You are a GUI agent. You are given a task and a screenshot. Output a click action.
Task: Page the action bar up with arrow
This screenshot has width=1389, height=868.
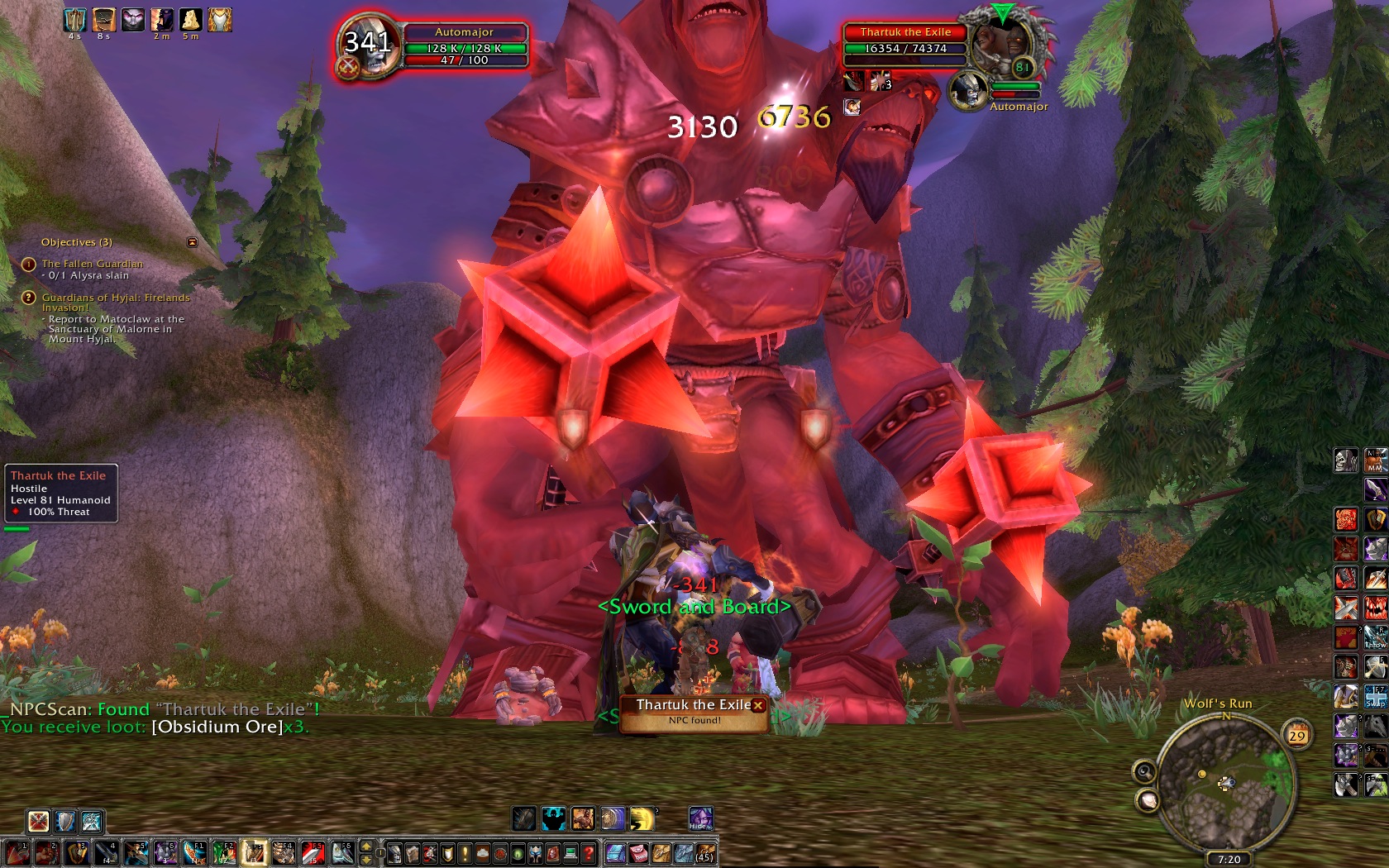pyautogui.click(x=366, y=847)
